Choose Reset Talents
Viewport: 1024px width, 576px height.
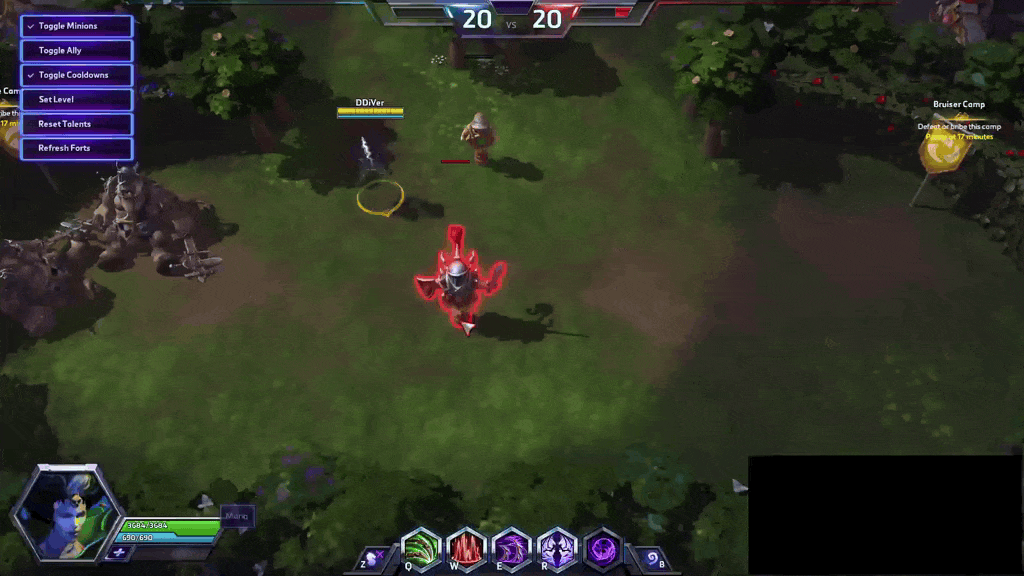coord(76,124)
